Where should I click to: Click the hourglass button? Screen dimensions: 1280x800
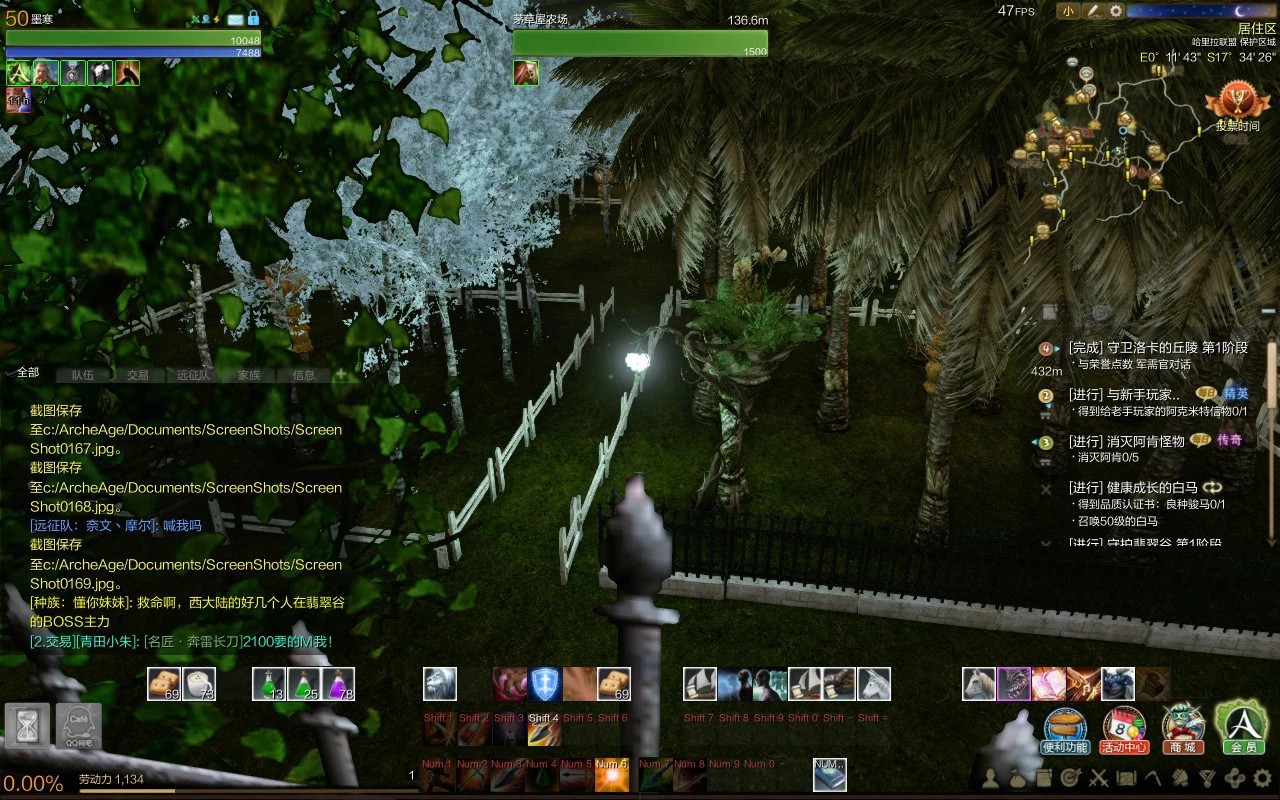(27, 726)
